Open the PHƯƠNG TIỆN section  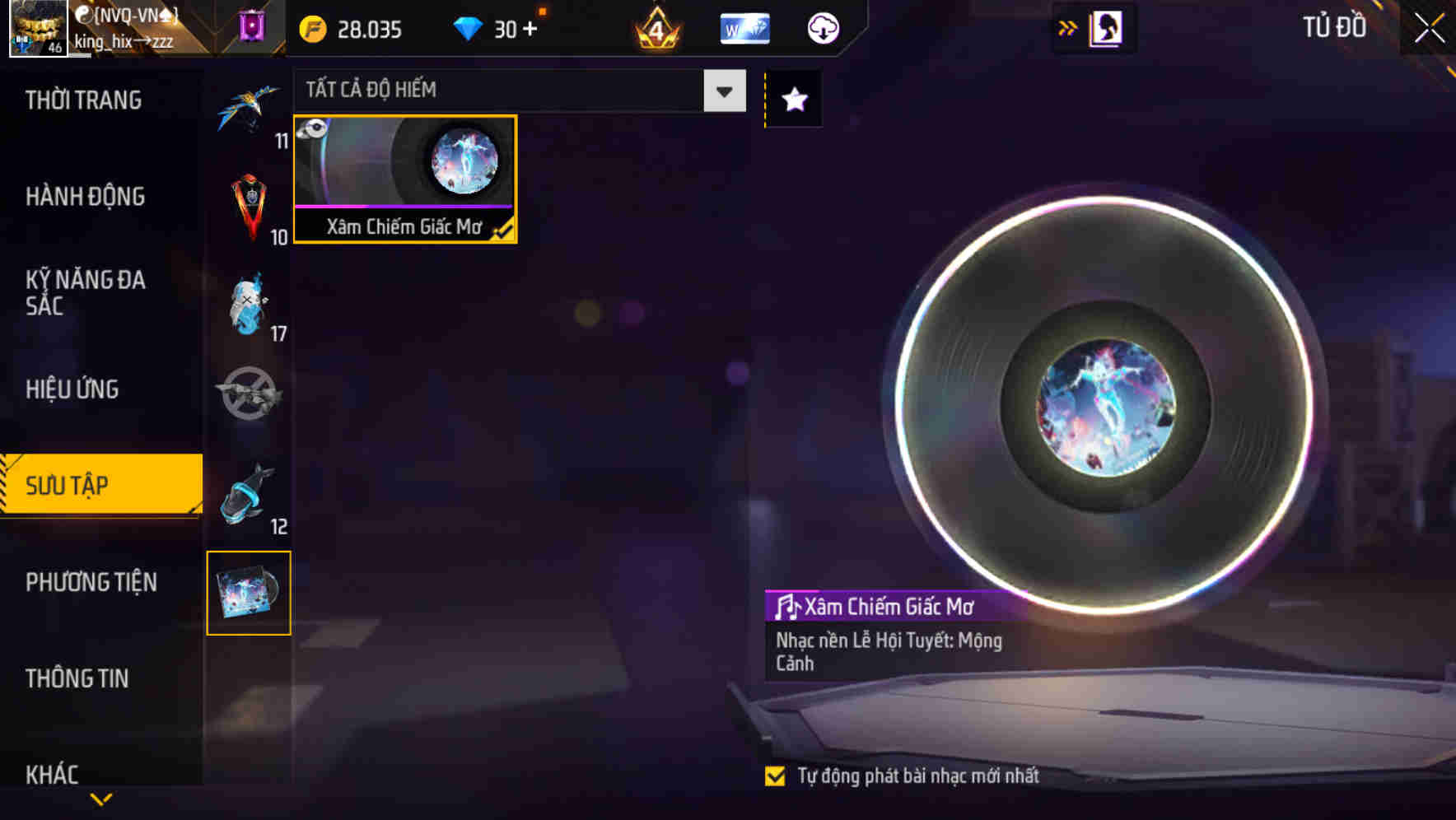(x=91, y=582)
